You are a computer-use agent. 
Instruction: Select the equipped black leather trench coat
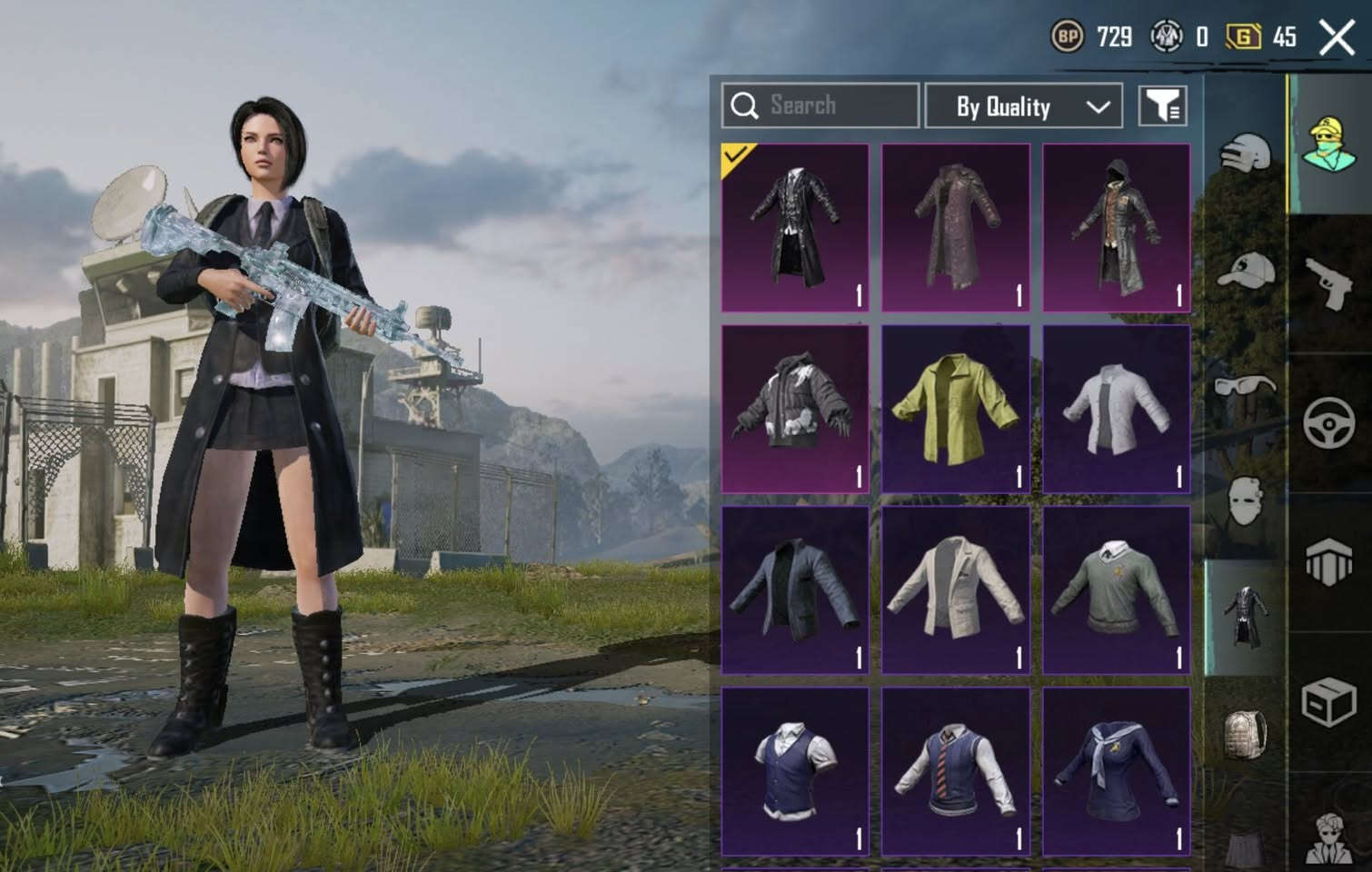(795, 227)
